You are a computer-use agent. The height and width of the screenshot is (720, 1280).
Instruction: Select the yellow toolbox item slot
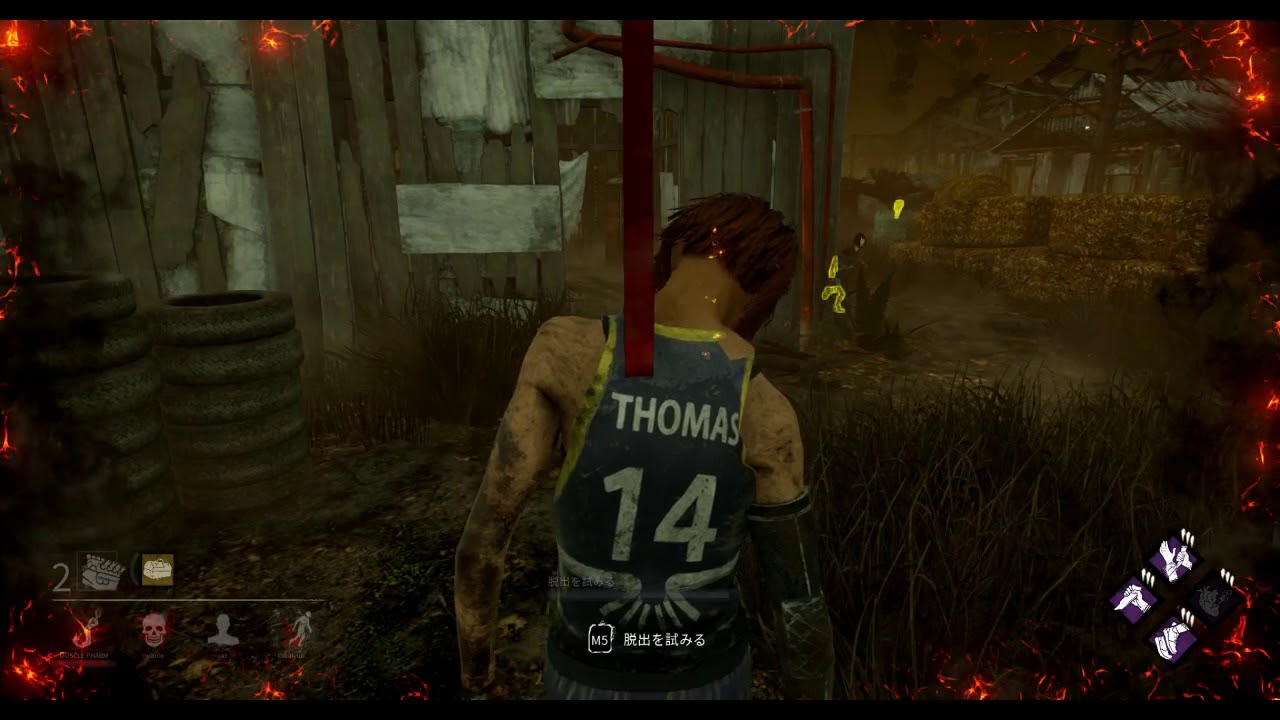point(157,570)
